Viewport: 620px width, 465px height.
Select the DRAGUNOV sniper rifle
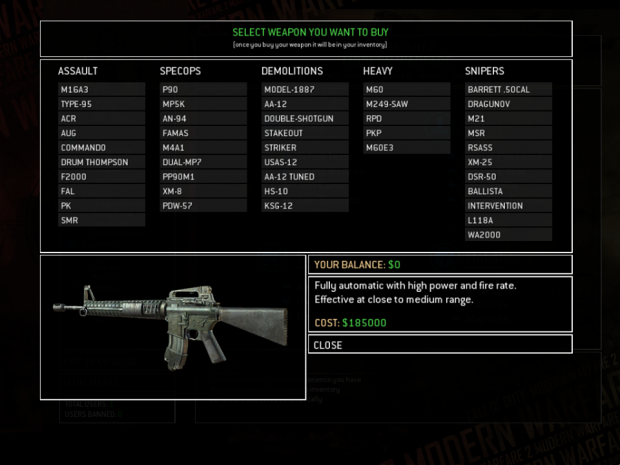[x=508, y=104]
